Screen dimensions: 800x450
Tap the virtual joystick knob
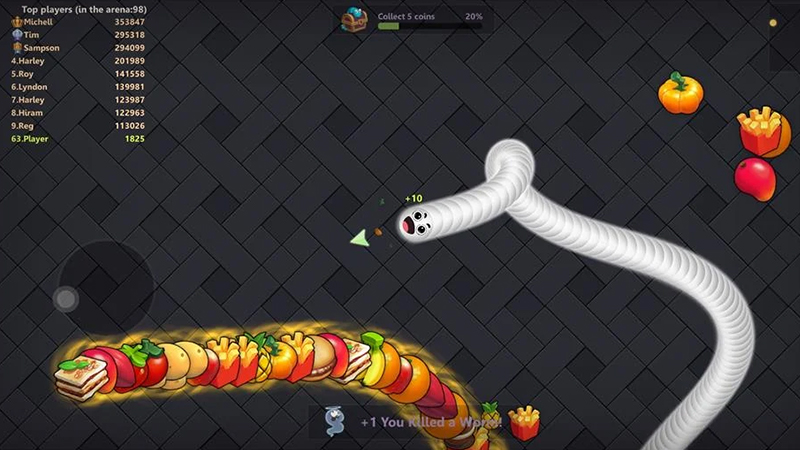[66, 298]
